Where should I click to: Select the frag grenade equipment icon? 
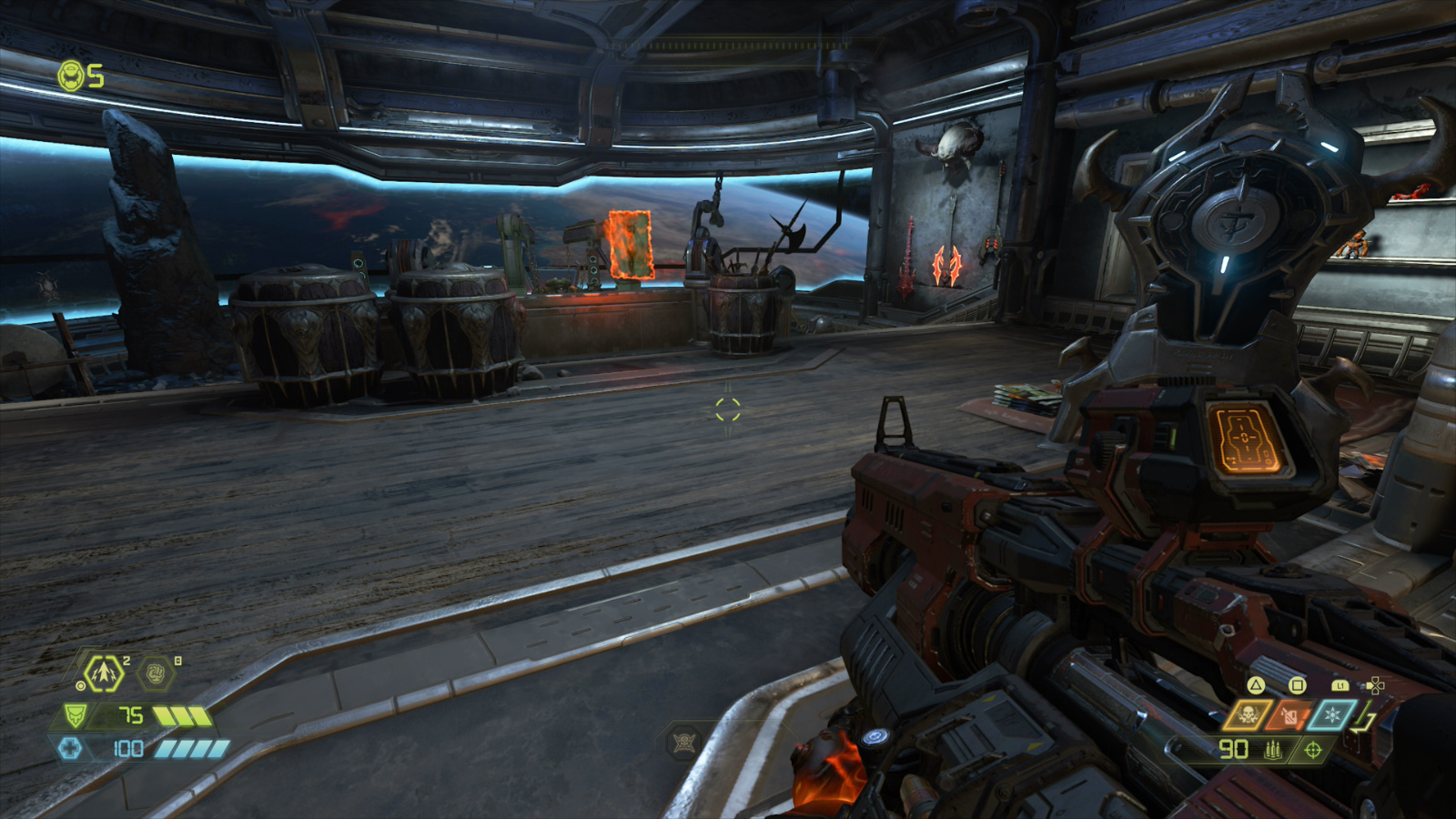tap(103, 673)
